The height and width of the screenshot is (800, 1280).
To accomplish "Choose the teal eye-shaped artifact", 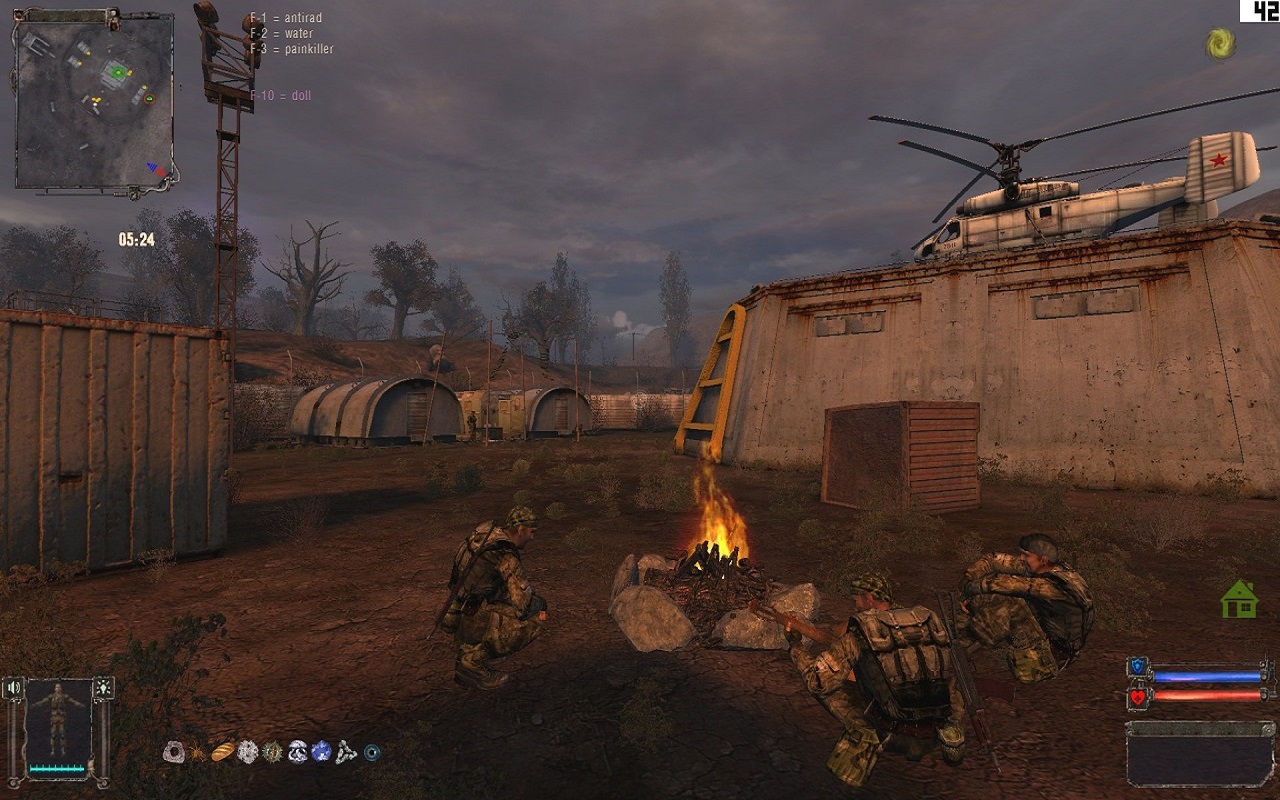I will (x=372, y=753).
